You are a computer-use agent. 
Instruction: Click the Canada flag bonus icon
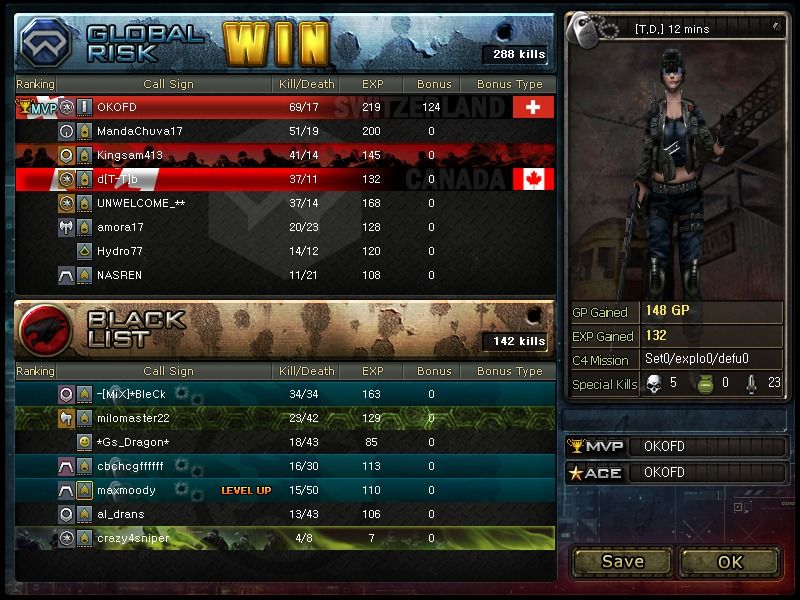coord(533,179)
